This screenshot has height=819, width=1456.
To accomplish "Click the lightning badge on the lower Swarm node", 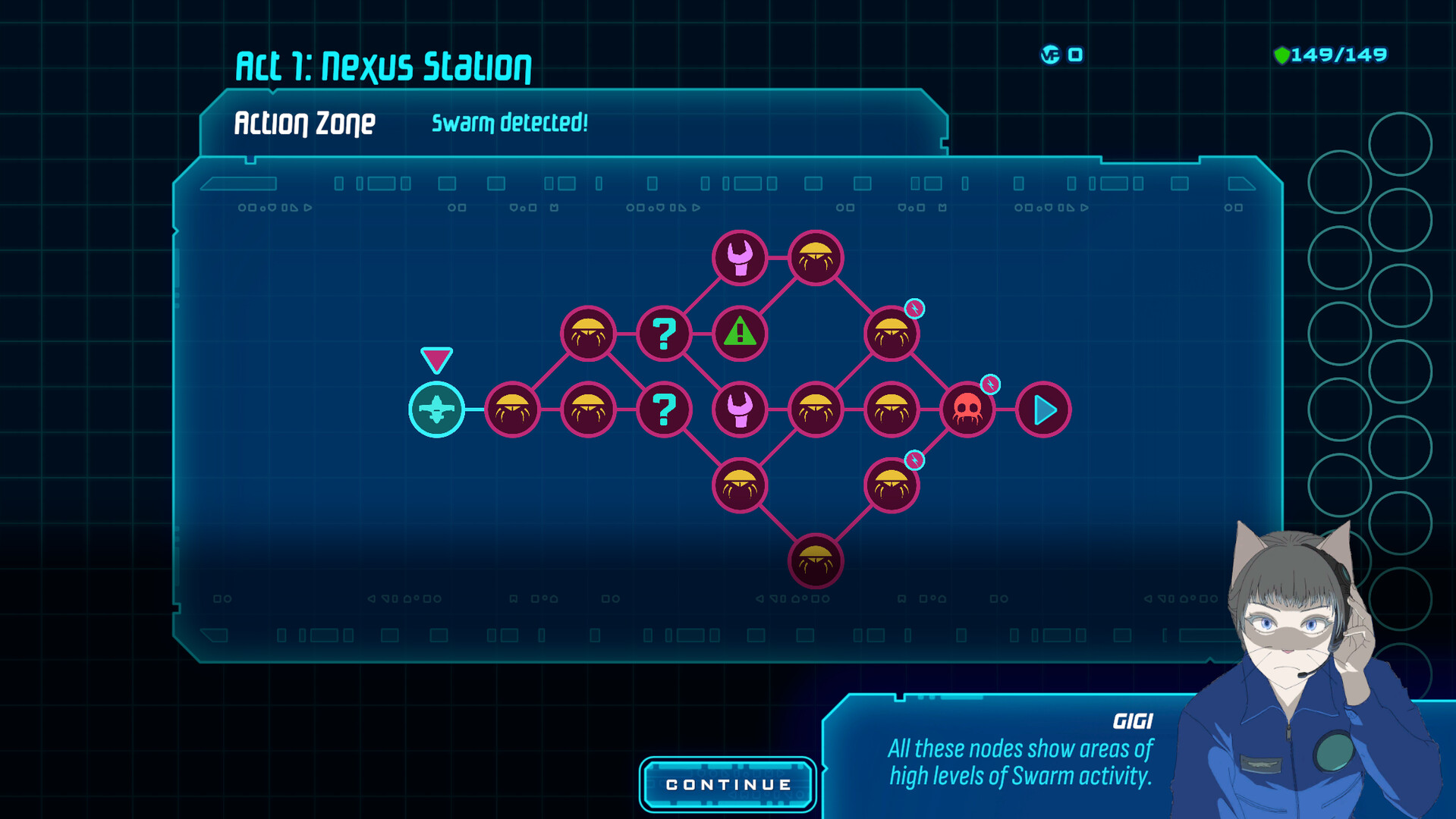I will [x=915, y=458].
